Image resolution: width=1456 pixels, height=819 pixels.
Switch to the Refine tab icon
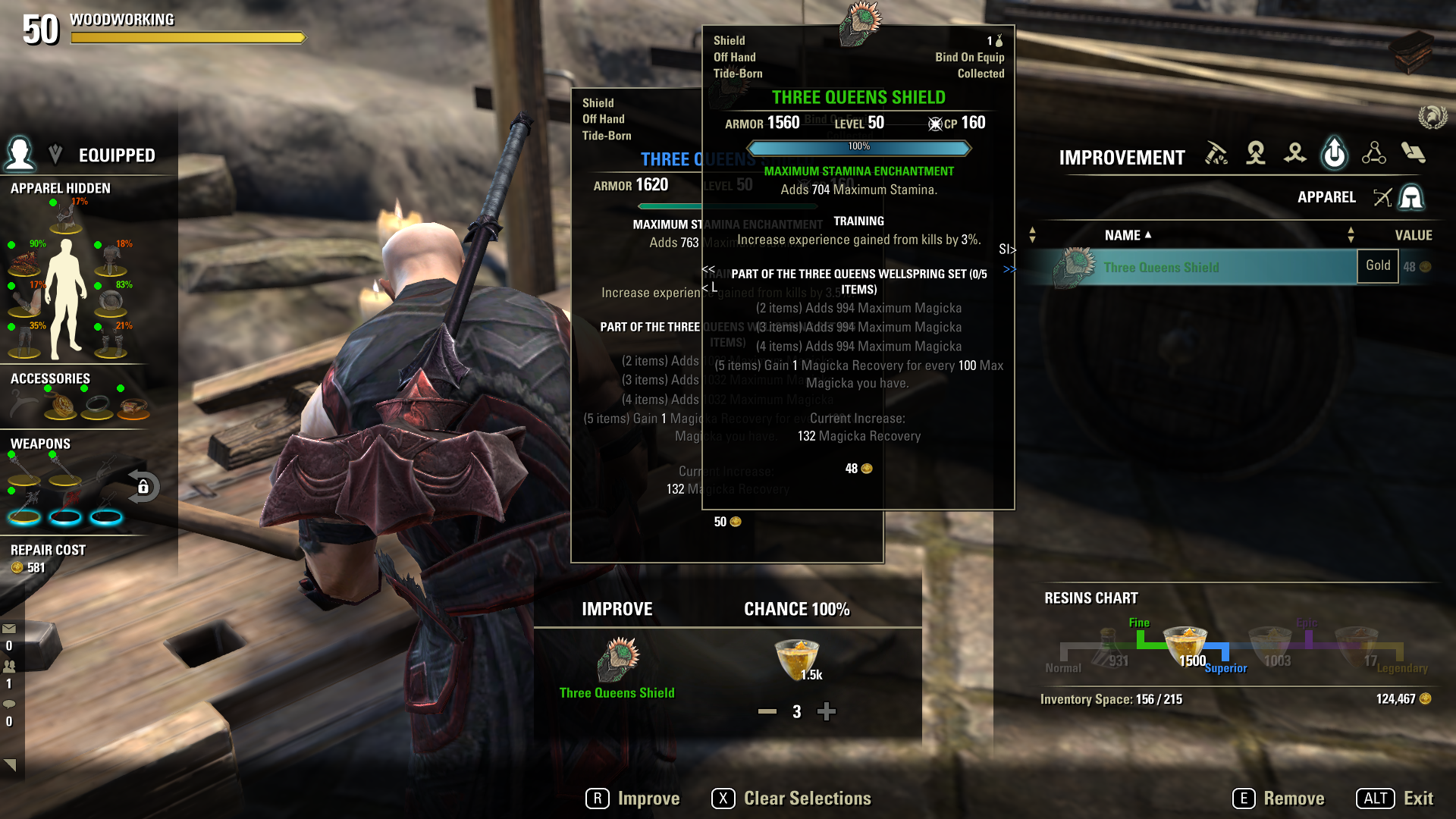point(1216,154)
